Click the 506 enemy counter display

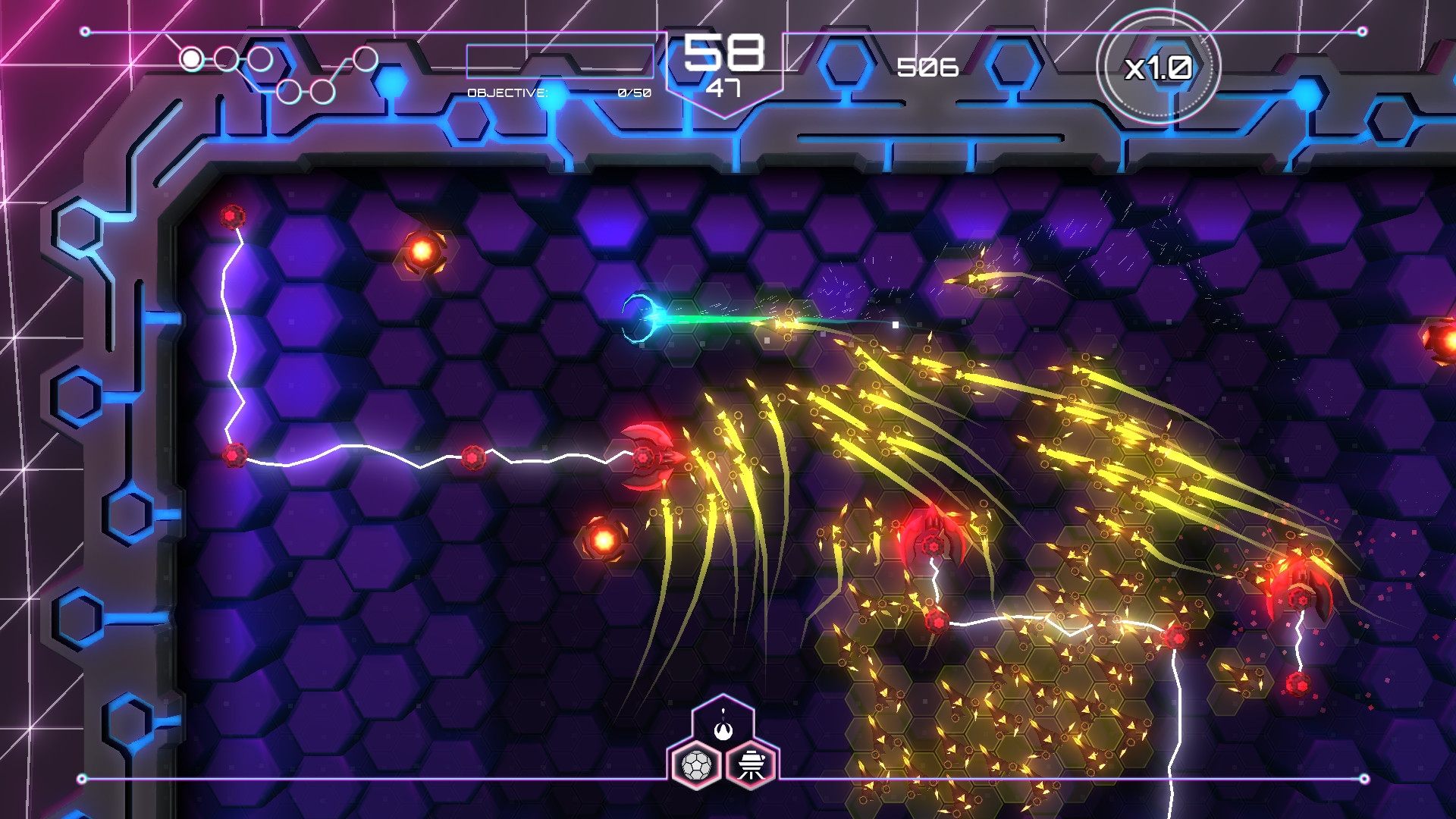[927, 69]
